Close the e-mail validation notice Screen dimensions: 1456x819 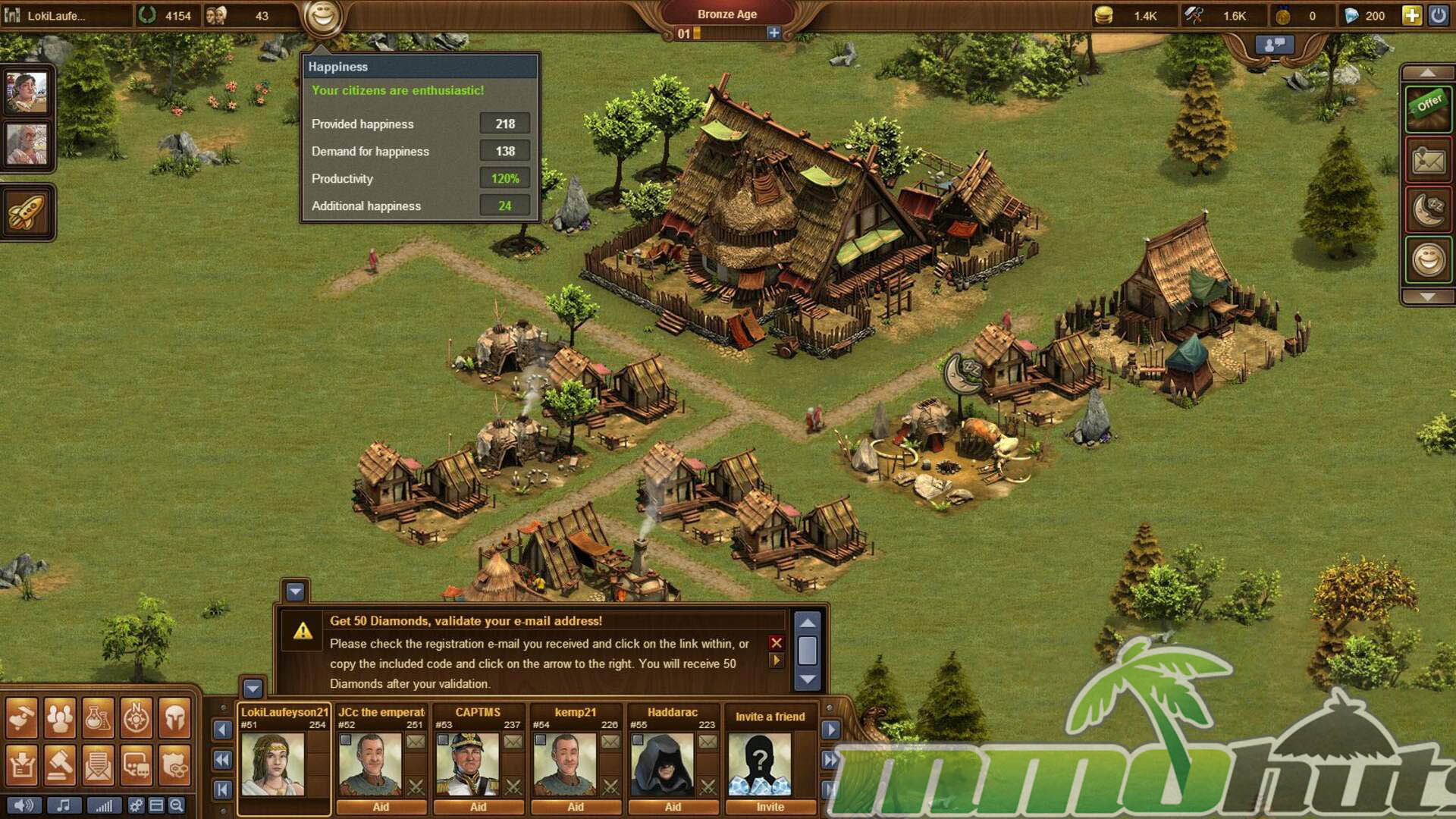coord(776,642)
